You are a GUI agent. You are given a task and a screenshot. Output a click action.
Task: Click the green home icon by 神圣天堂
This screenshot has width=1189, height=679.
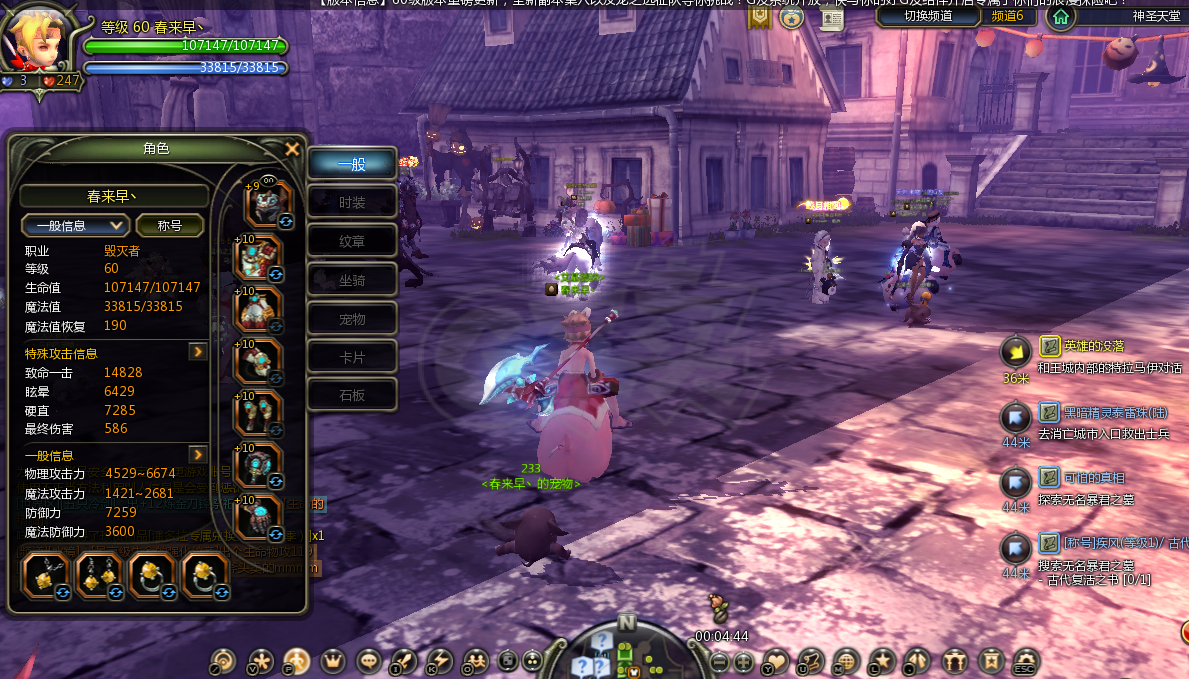(x=1061, y=16)
